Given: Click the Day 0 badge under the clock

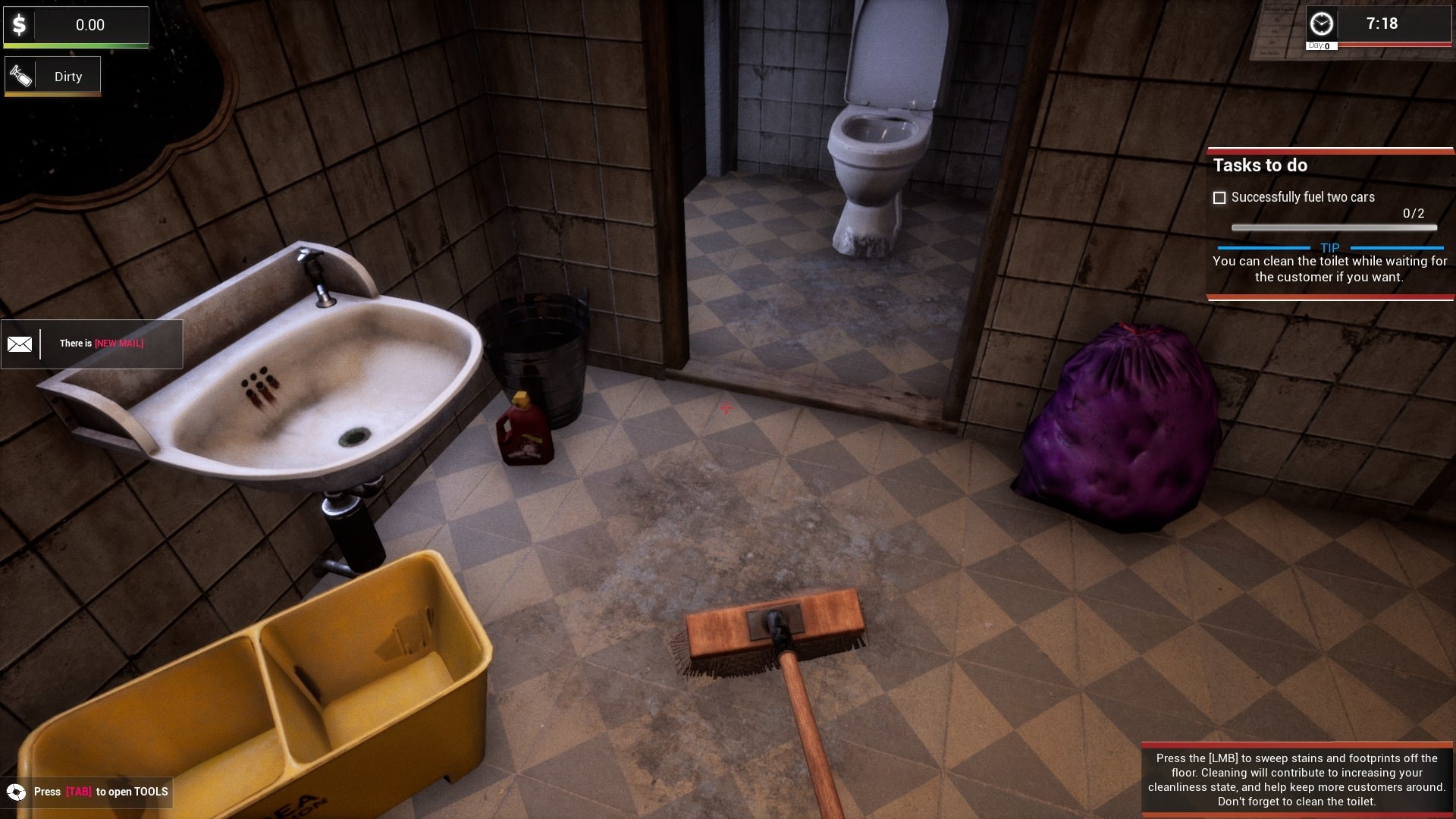Looking at the screenshot, I should 1319,45.
